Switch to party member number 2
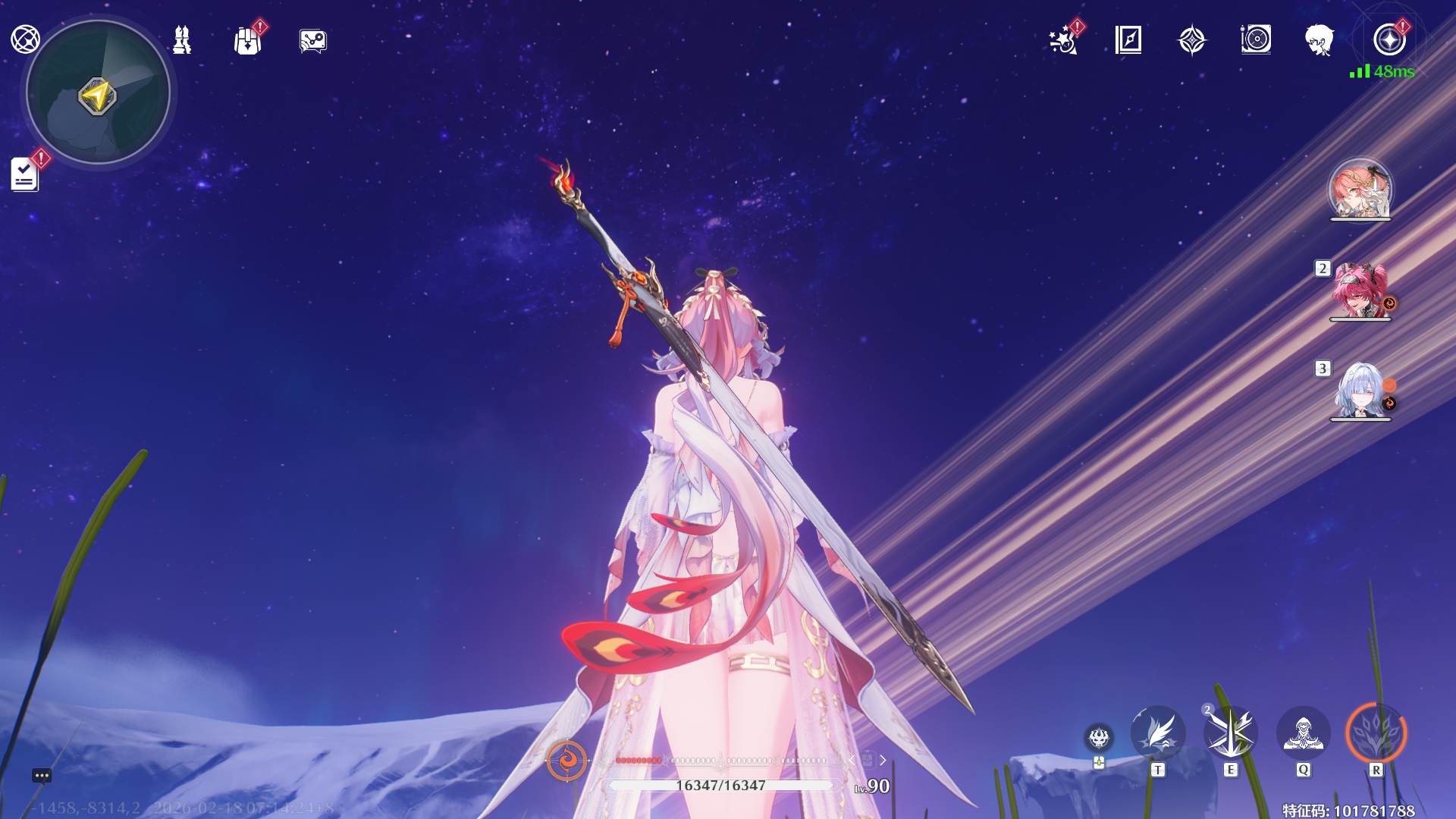1456x819 pixels. pyautogui.click(x=1360, y=290)
